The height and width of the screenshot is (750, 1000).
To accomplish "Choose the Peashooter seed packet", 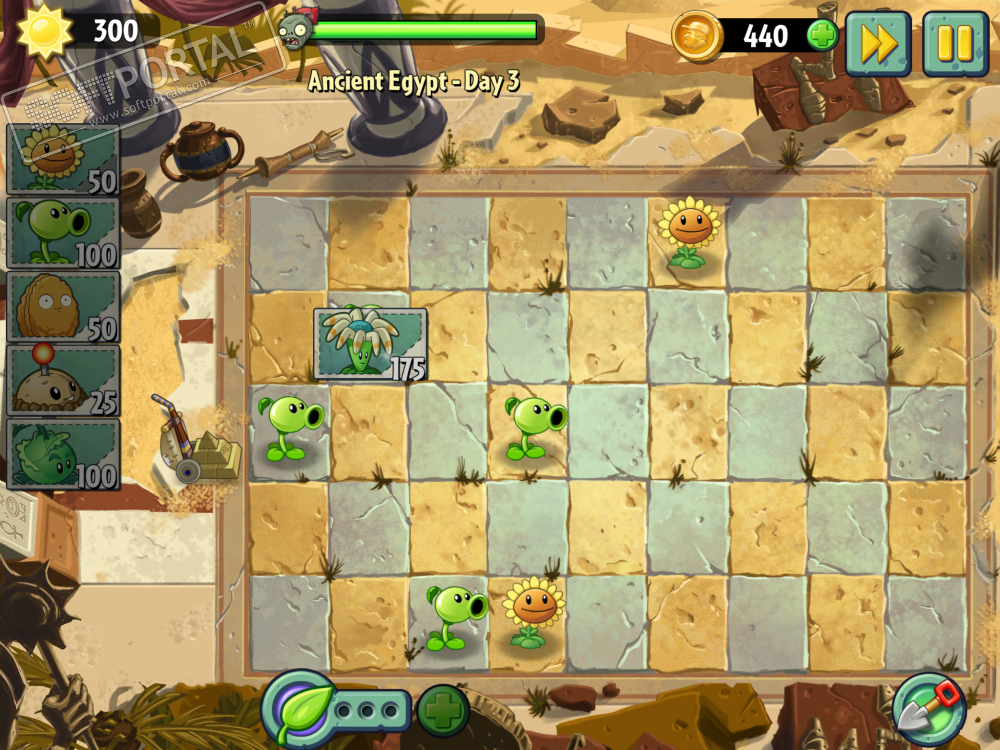I will (63, 233).
